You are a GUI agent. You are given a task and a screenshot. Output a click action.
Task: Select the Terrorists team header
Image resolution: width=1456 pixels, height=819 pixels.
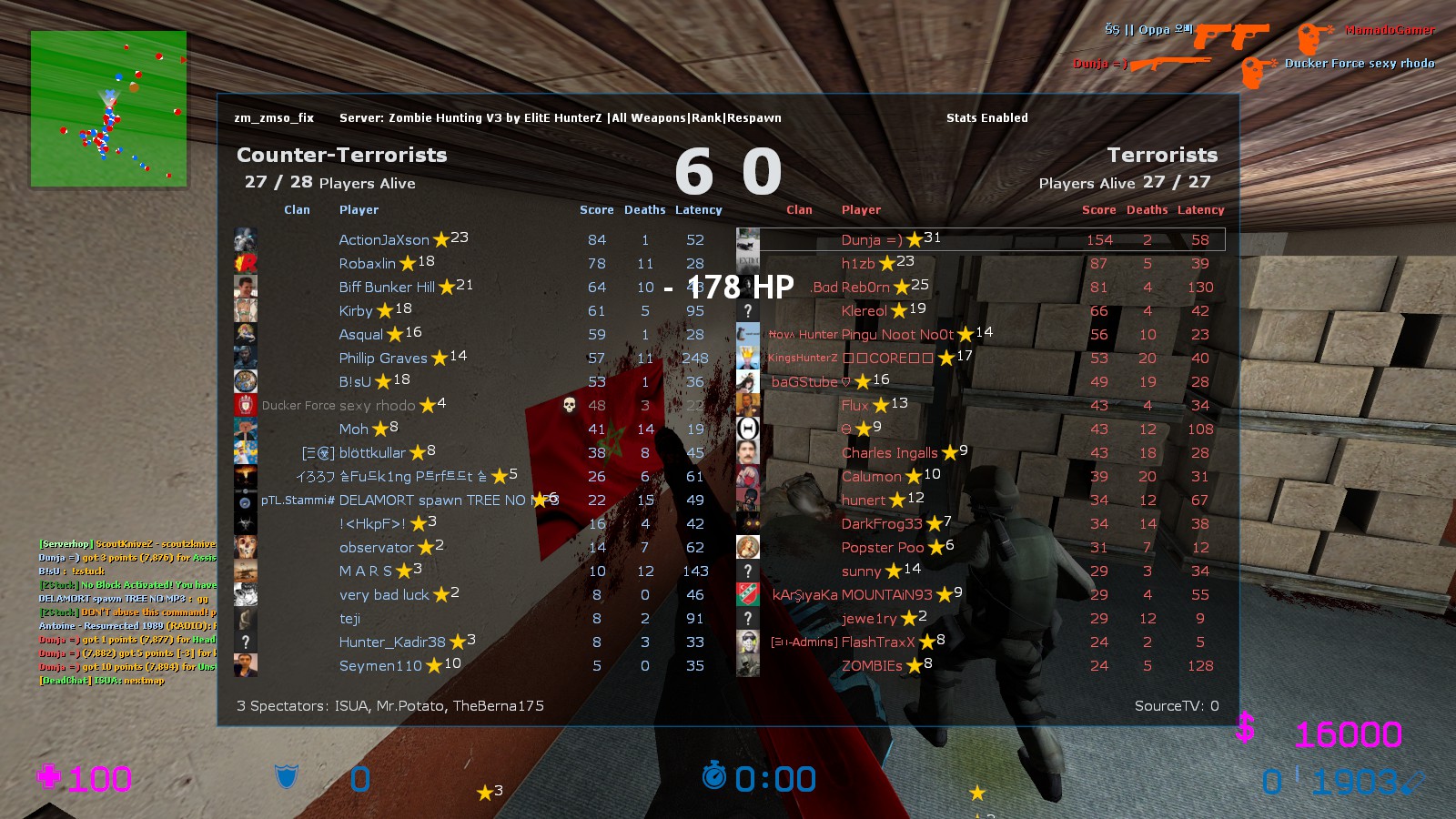click(x=1162, y=155)
